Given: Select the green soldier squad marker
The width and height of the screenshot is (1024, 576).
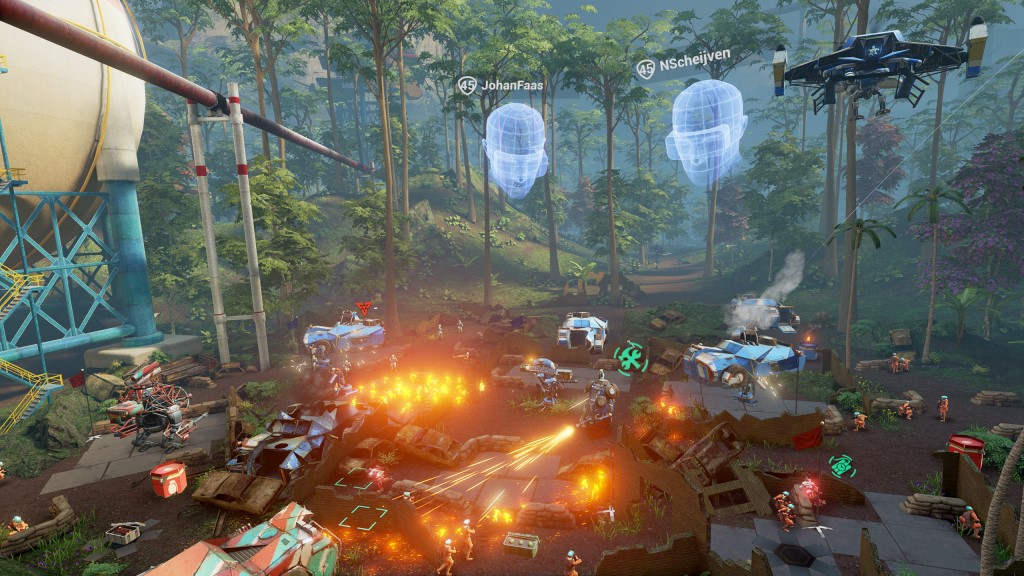Looking at the screenshot, I should 630,357.
